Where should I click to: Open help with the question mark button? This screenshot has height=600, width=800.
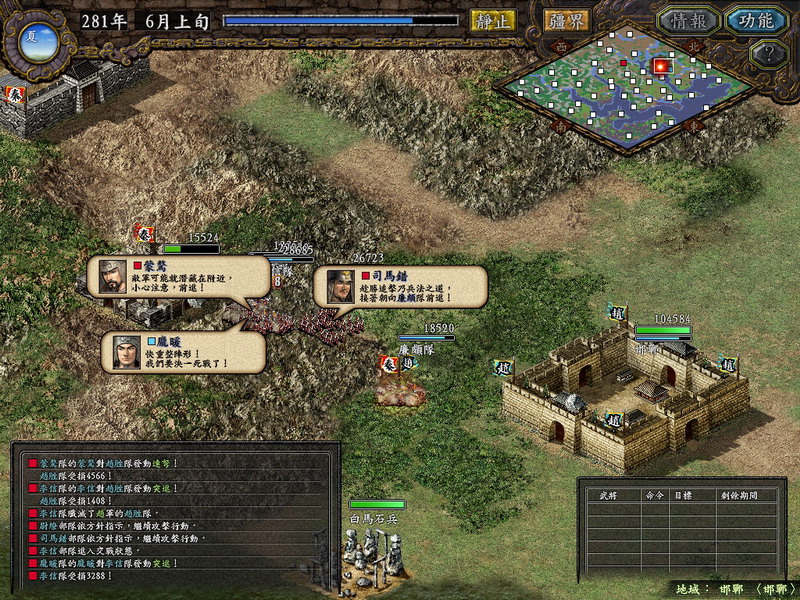tap(768, 54)
